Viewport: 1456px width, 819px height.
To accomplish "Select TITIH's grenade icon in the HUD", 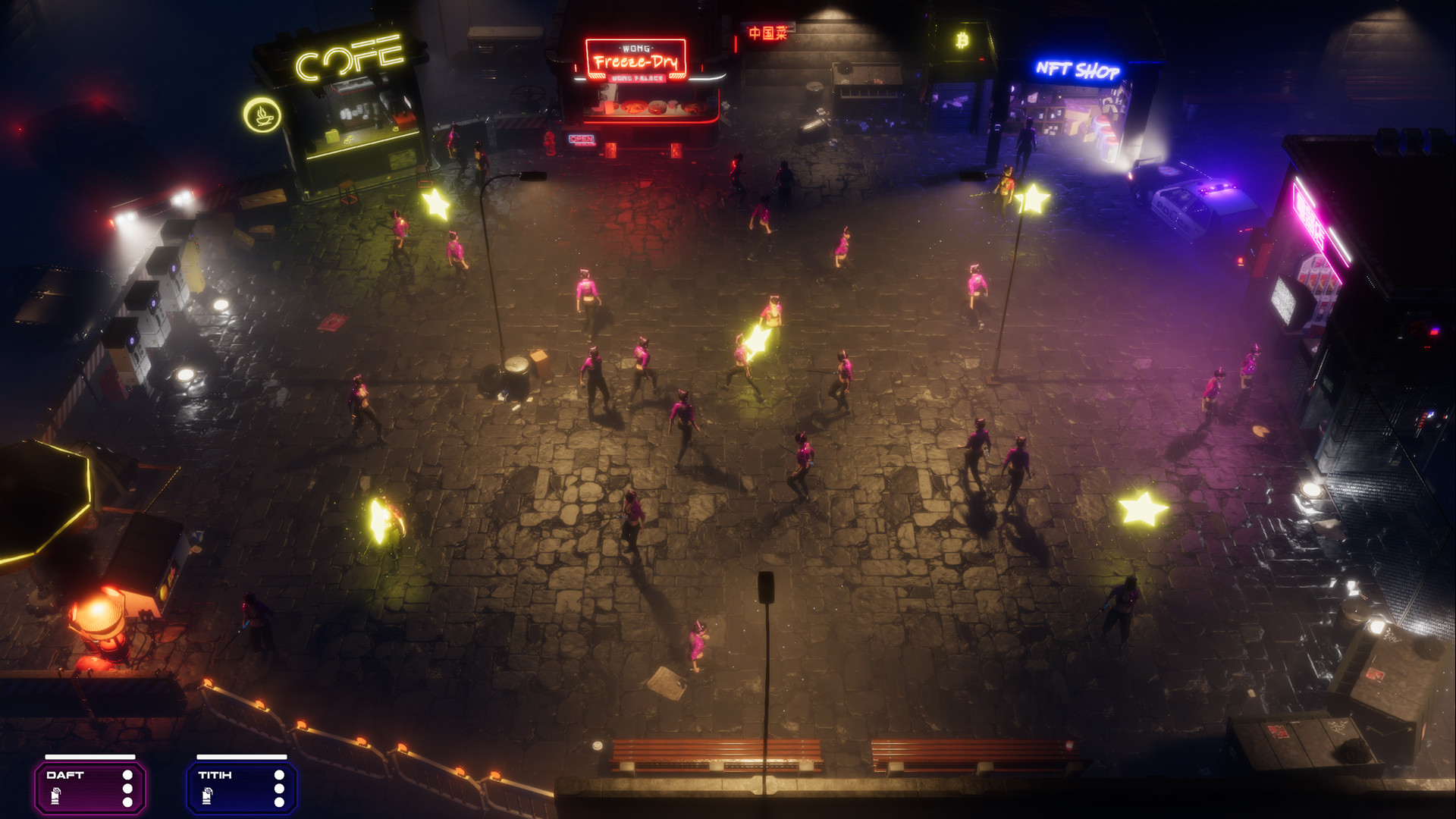I will point(209,796).
